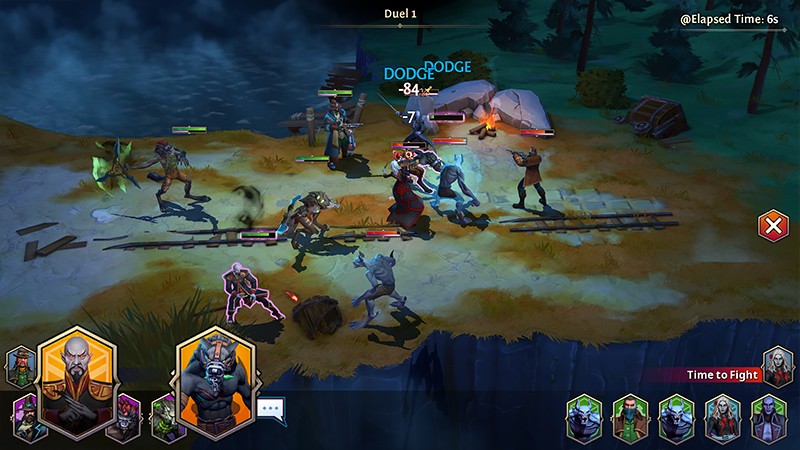Image resolution: width=800 pixels, height=450 pixels.
Task: Inspect the purple-skinned bald vampire enemy portrait
Action: click(766, 417)
